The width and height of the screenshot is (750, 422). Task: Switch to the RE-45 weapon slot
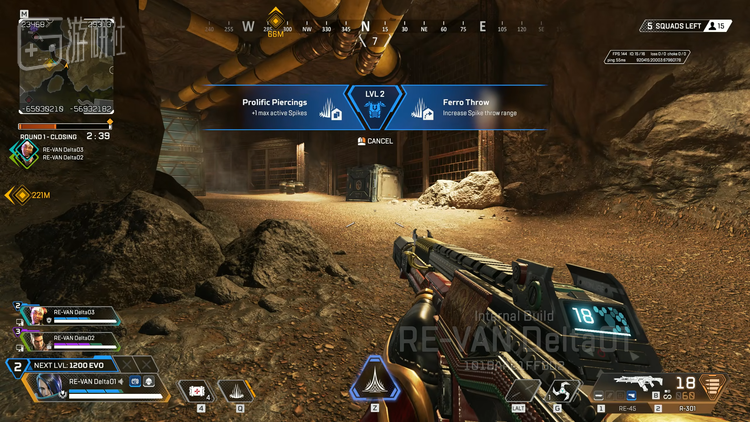pos(628,408)
